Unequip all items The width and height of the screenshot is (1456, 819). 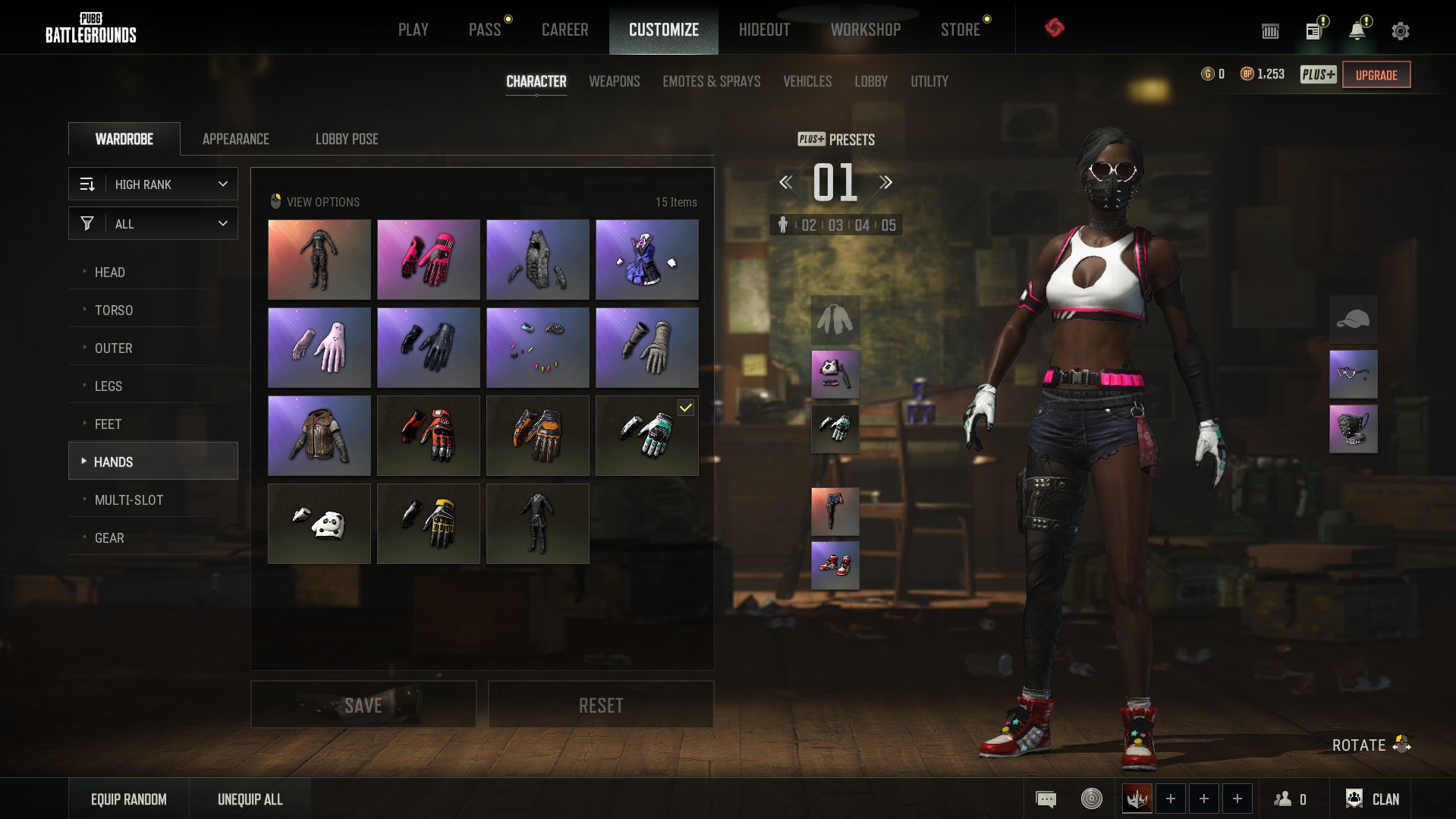coord(250,799)
